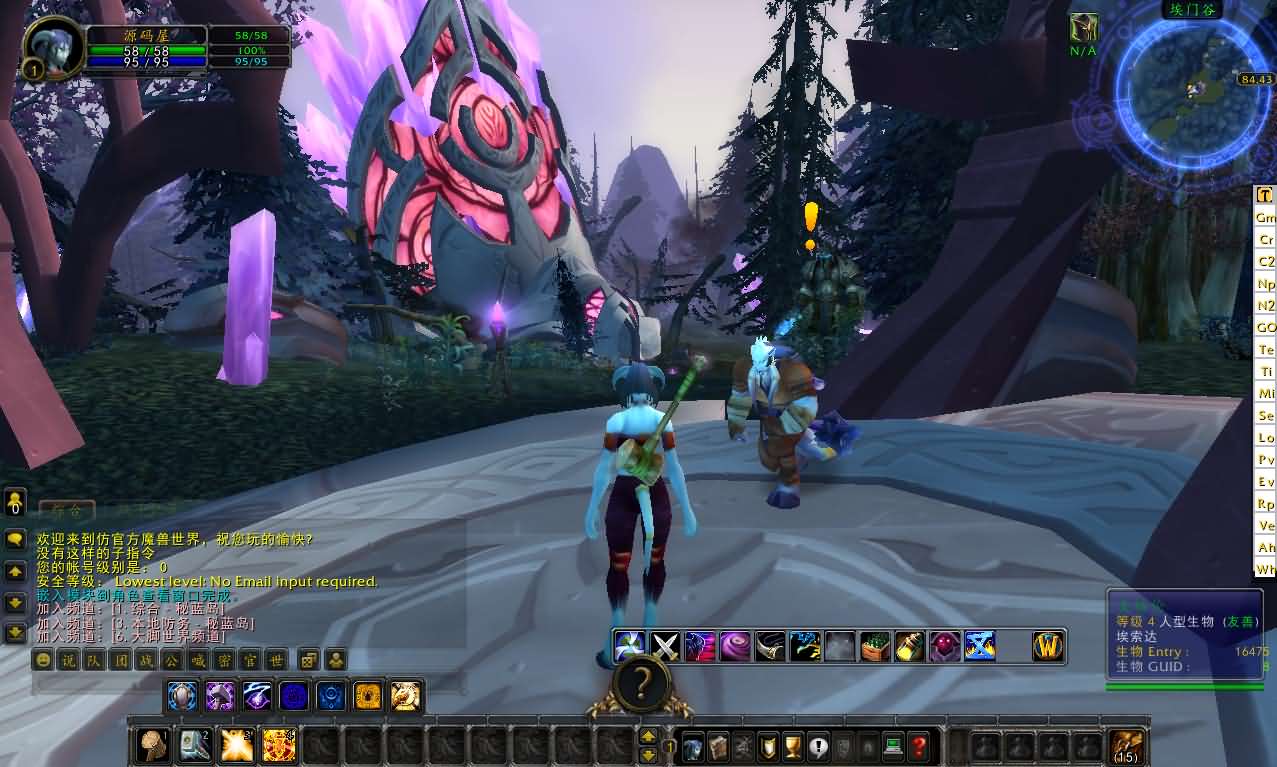Click the helmet icon labeled N/A
Screen dimensions: 1277x767
click(x=1083, y=28)
